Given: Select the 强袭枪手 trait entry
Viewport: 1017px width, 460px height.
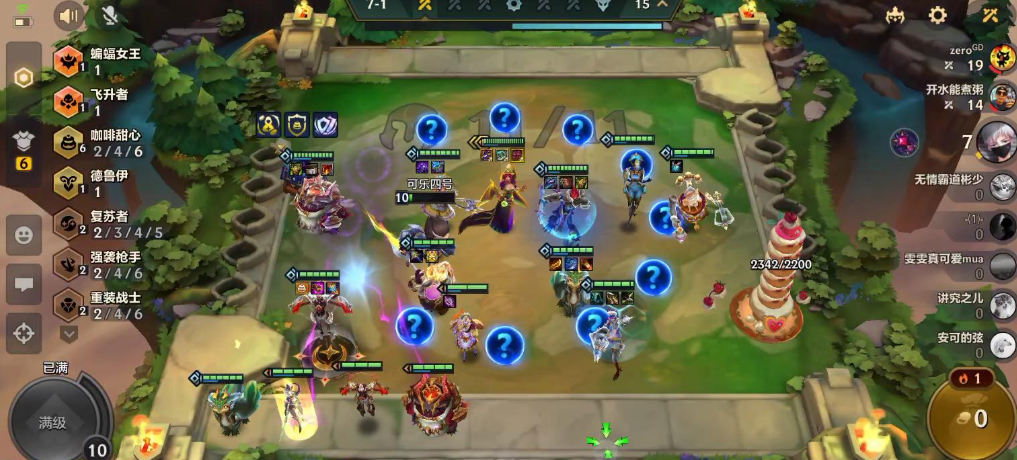Looking at the screenshot, I should click(98, 265).
